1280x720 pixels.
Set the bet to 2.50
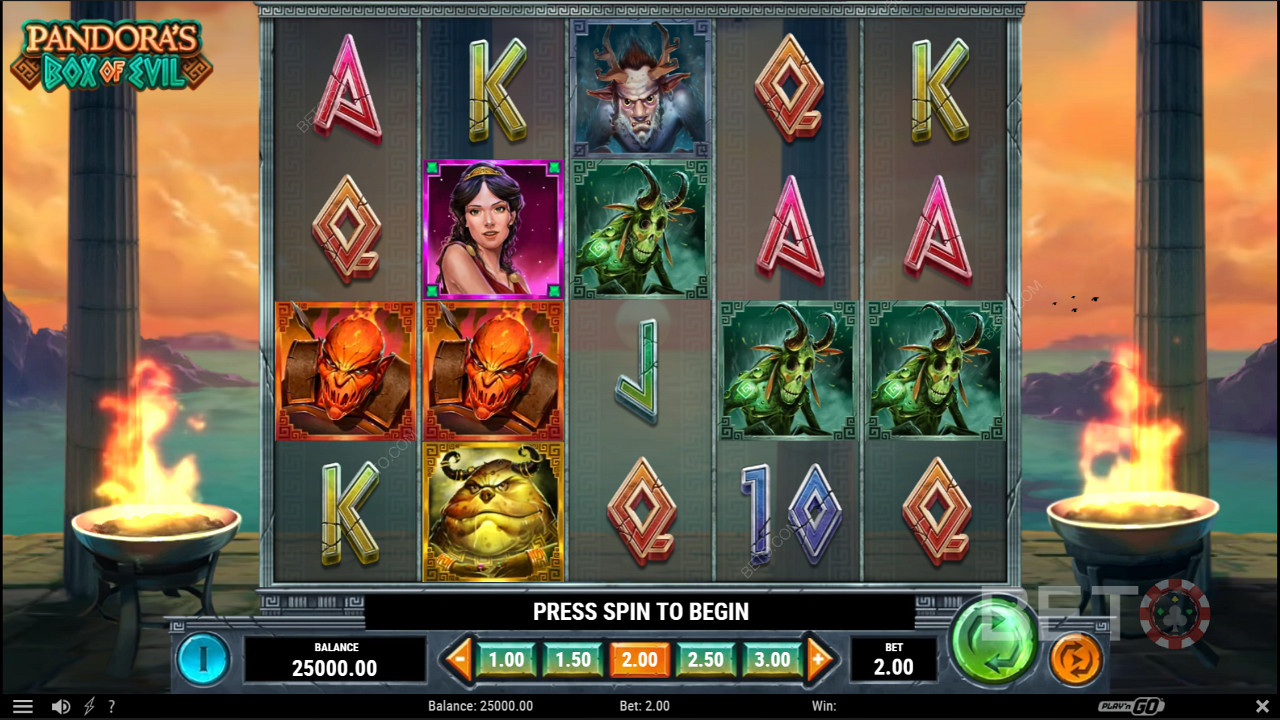tap(706, 660)
